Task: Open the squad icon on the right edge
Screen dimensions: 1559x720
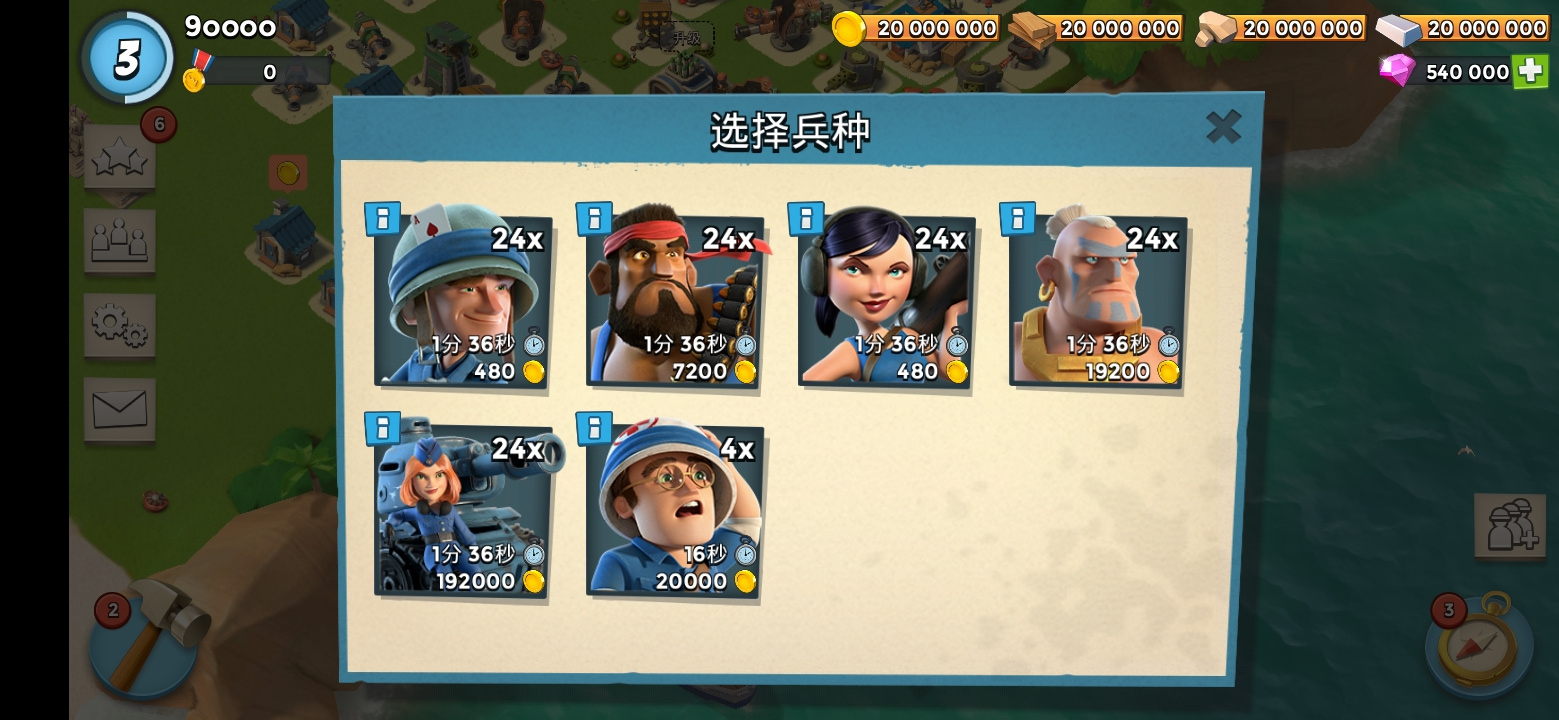Action: tap(1512, 526)
